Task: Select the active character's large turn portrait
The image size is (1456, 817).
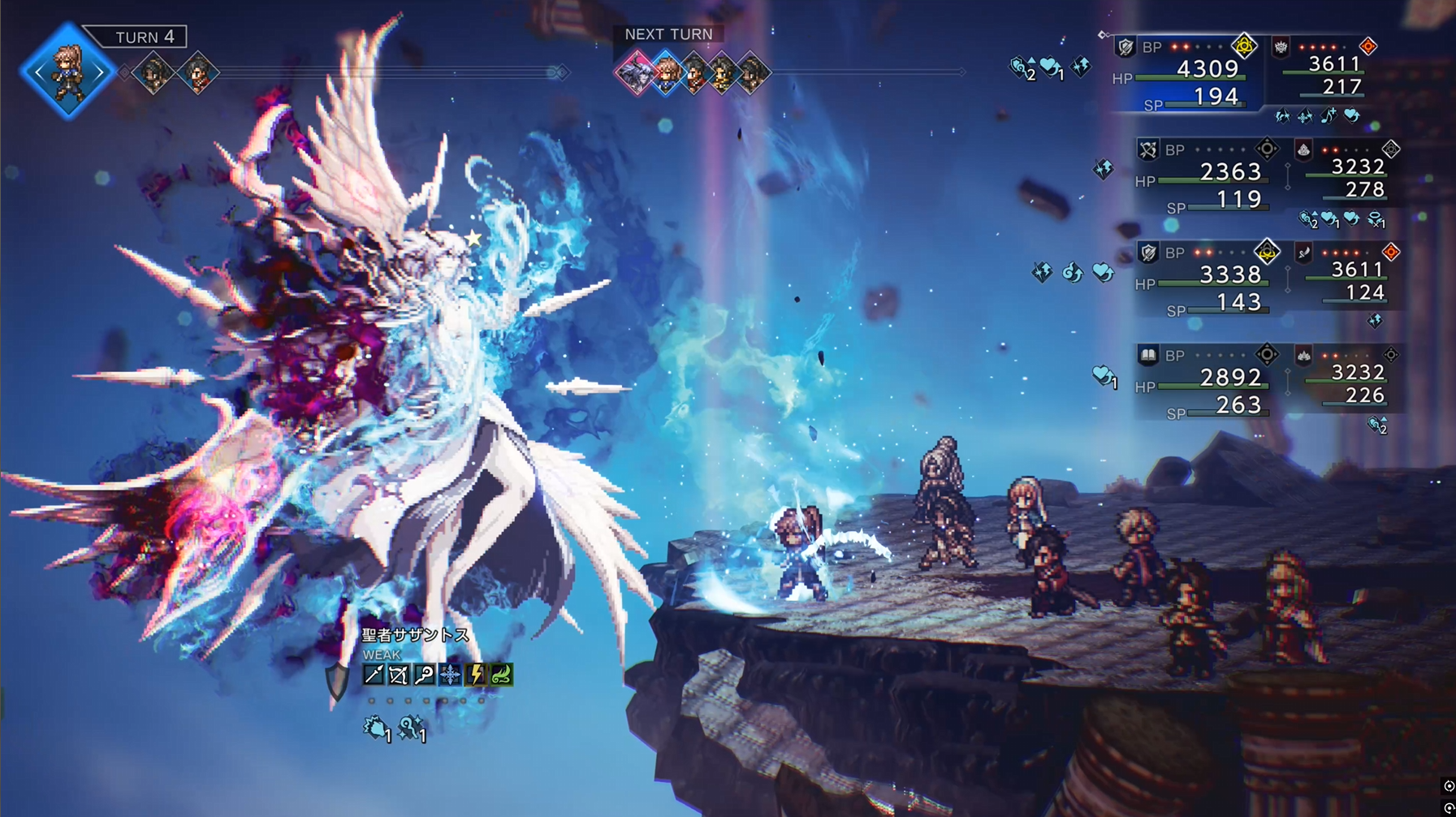Action: [x=67, y=72]
